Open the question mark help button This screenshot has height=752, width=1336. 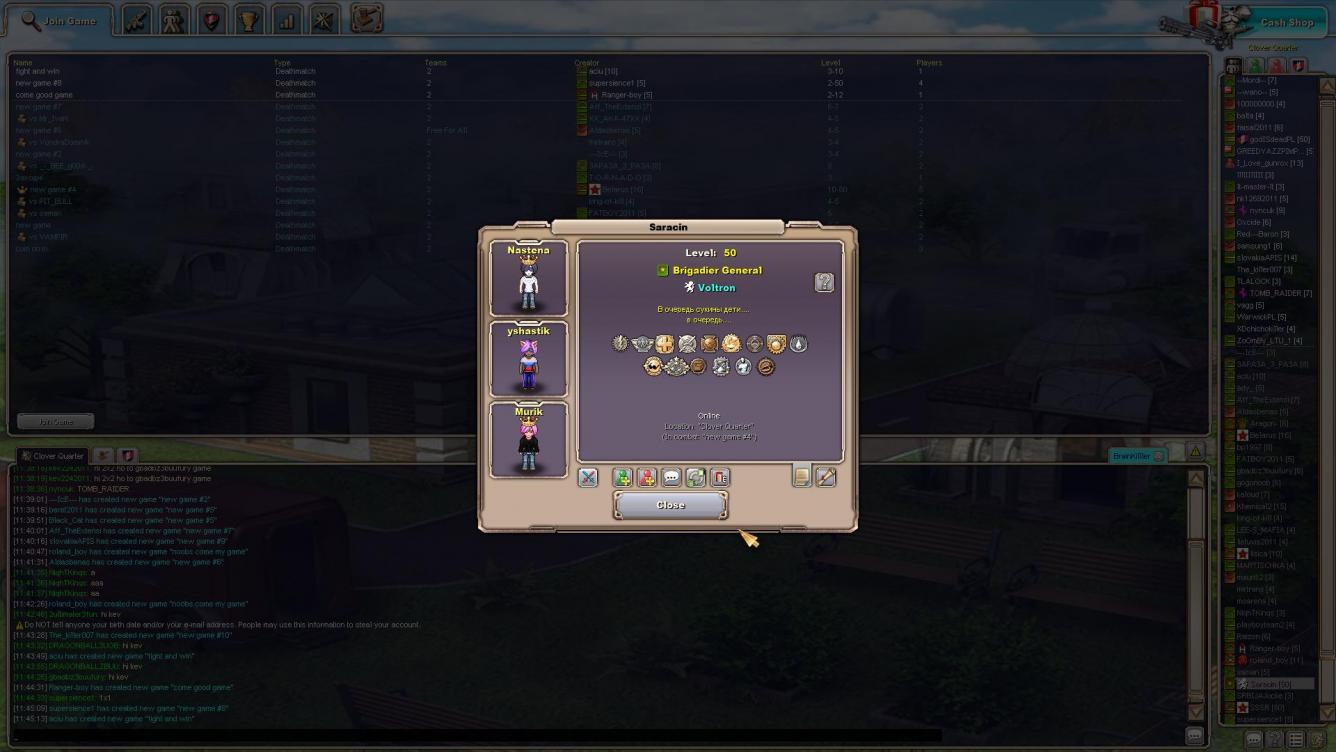click(823, 283)
